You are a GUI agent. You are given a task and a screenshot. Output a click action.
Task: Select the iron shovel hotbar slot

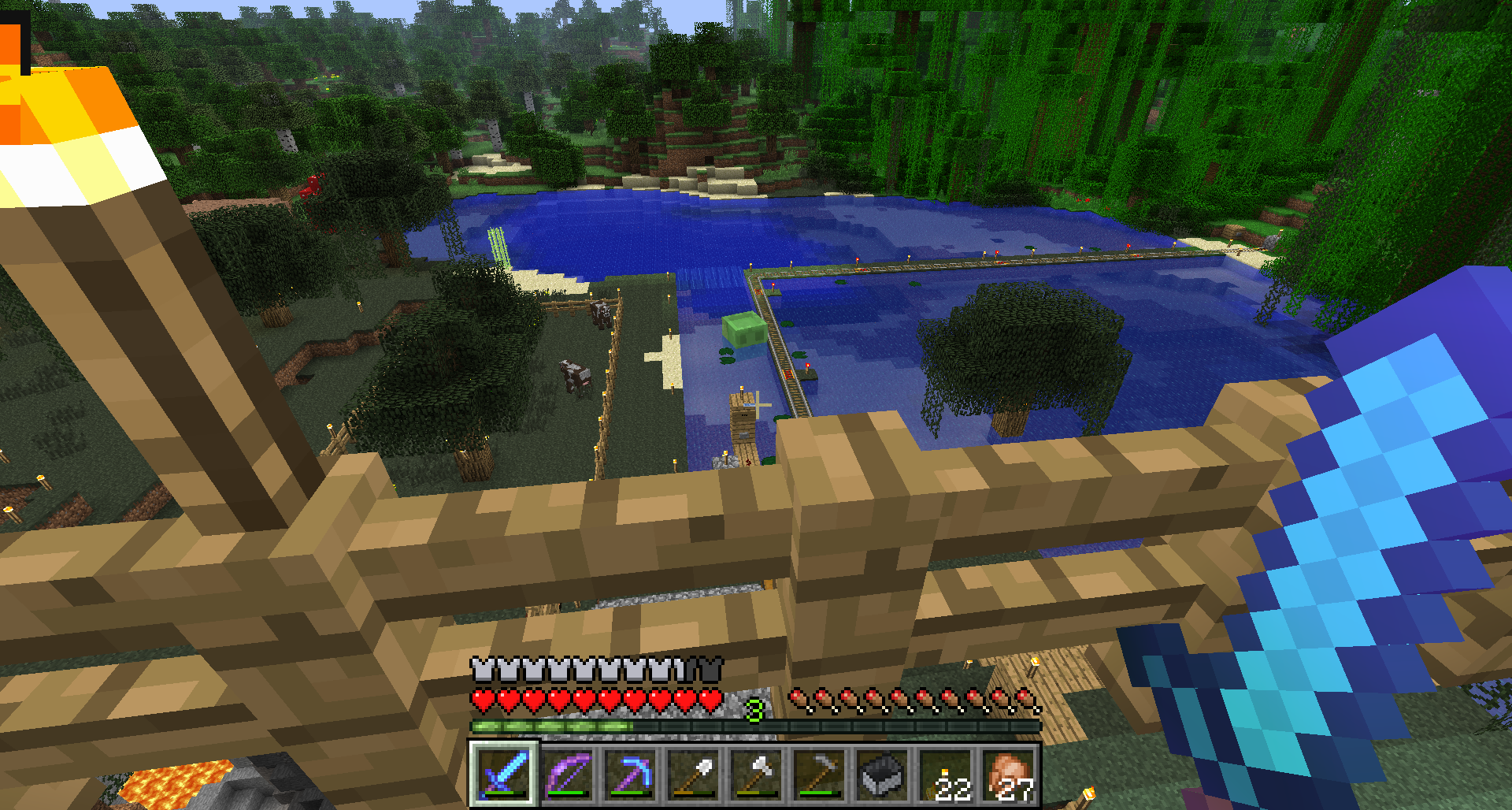click(694, 774)
